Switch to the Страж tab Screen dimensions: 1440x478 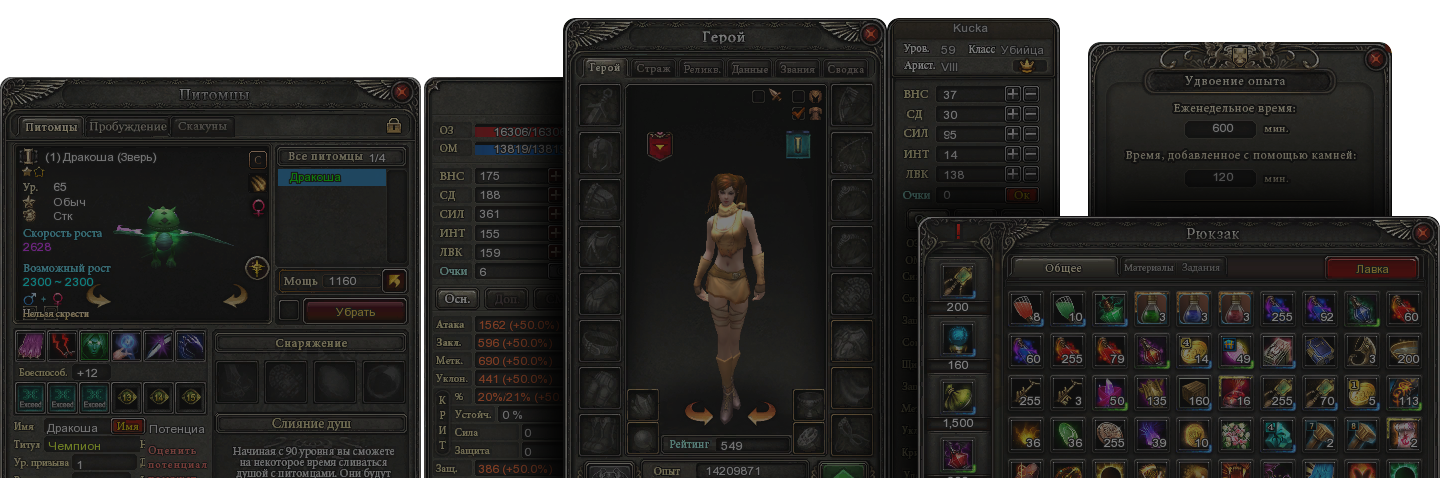coord(653,69)
